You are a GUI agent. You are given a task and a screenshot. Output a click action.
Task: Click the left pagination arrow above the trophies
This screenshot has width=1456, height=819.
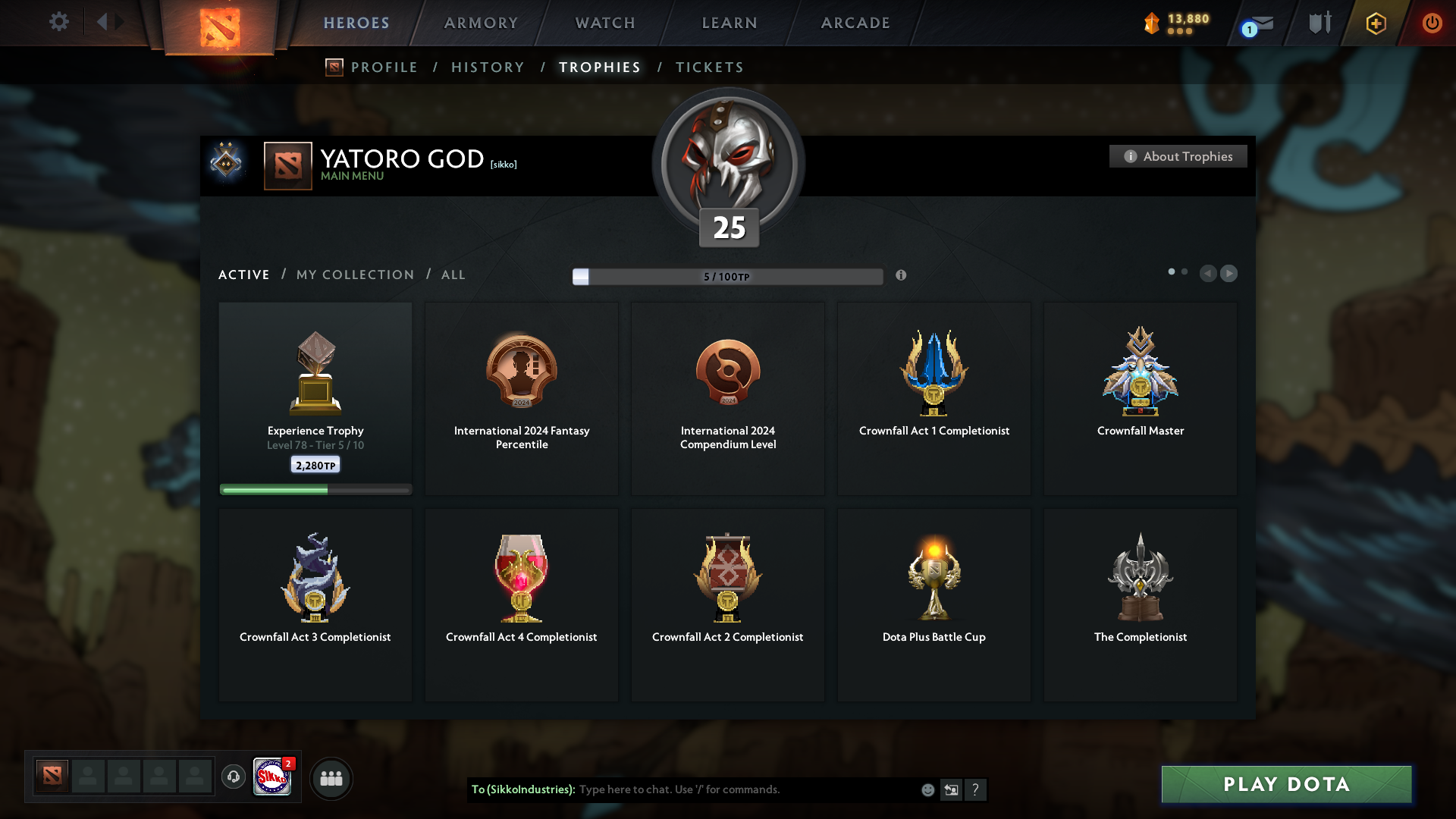1209,274
